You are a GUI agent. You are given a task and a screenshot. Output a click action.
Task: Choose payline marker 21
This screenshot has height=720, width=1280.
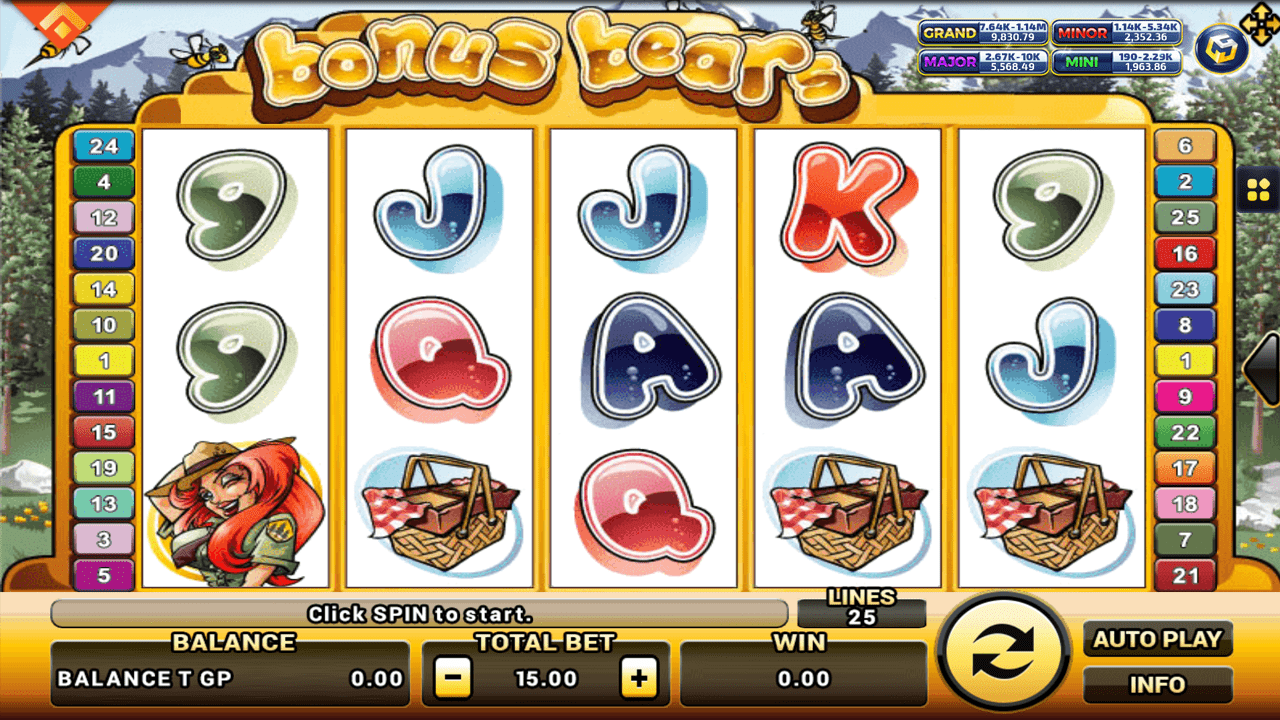click(1185, 575)
